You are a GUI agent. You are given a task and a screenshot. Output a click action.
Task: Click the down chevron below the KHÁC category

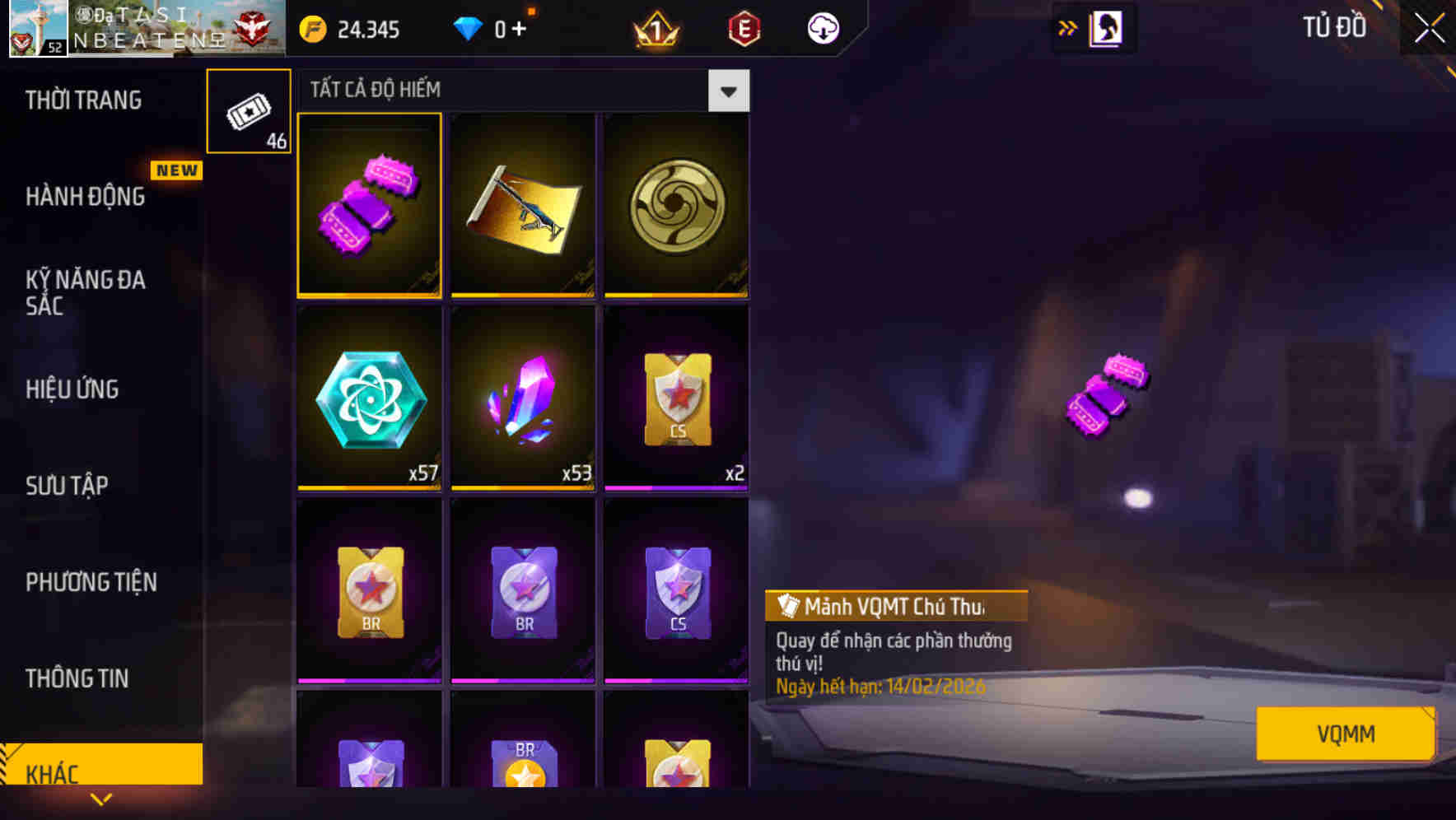coord(102,799)
